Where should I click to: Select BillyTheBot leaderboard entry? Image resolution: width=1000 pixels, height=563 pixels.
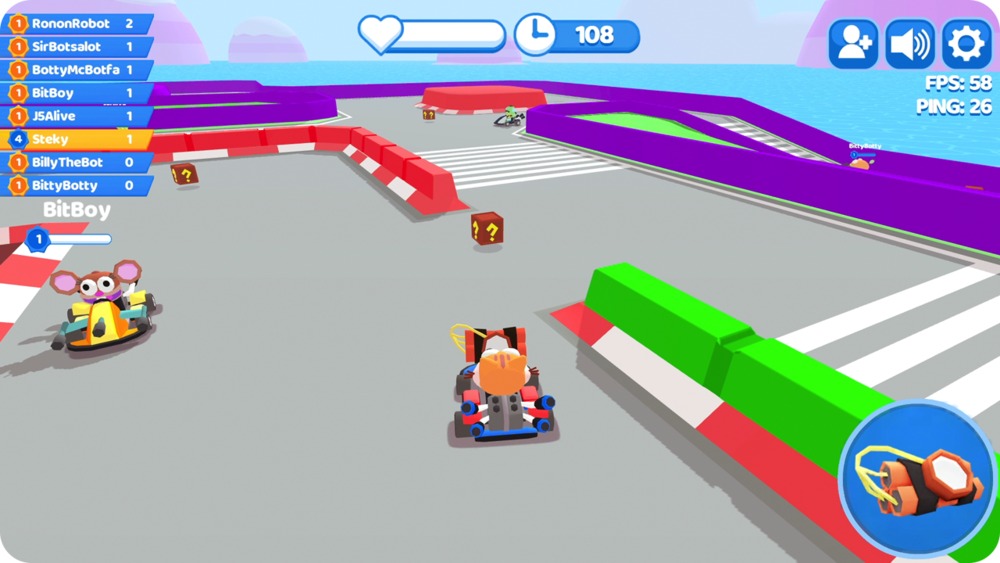(77, 162)
